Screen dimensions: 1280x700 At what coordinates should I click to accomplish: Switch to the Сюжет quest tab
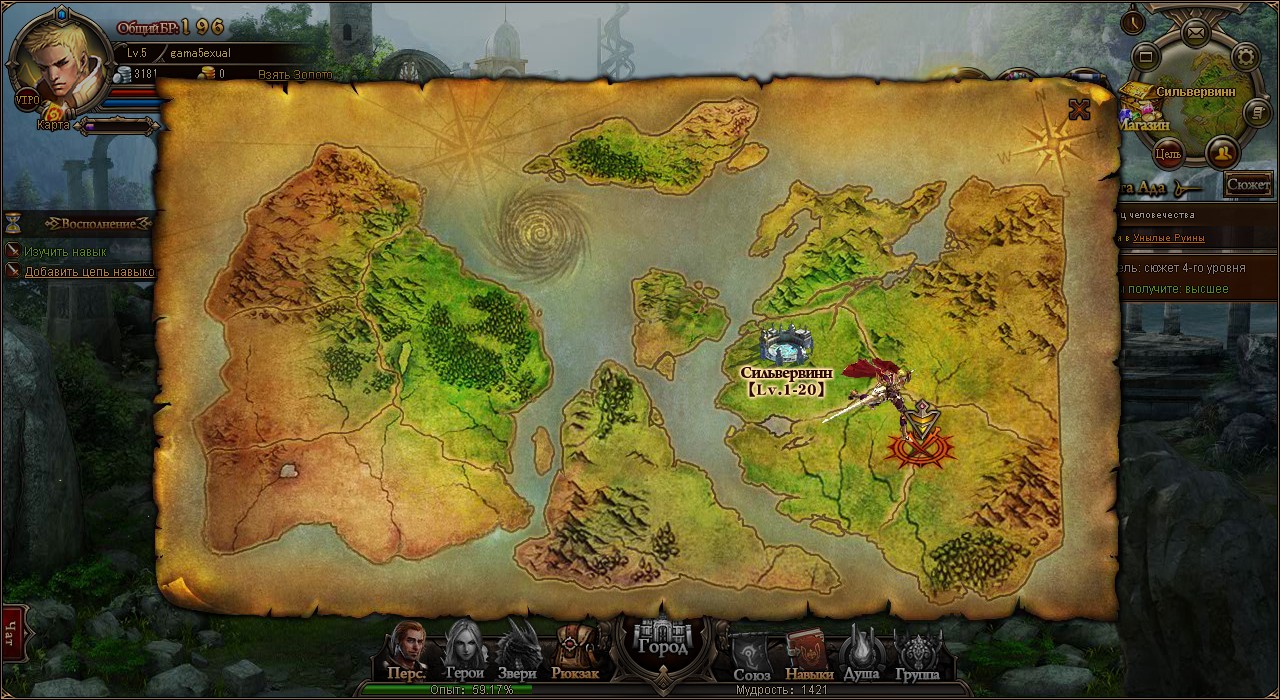(1248, 184)
